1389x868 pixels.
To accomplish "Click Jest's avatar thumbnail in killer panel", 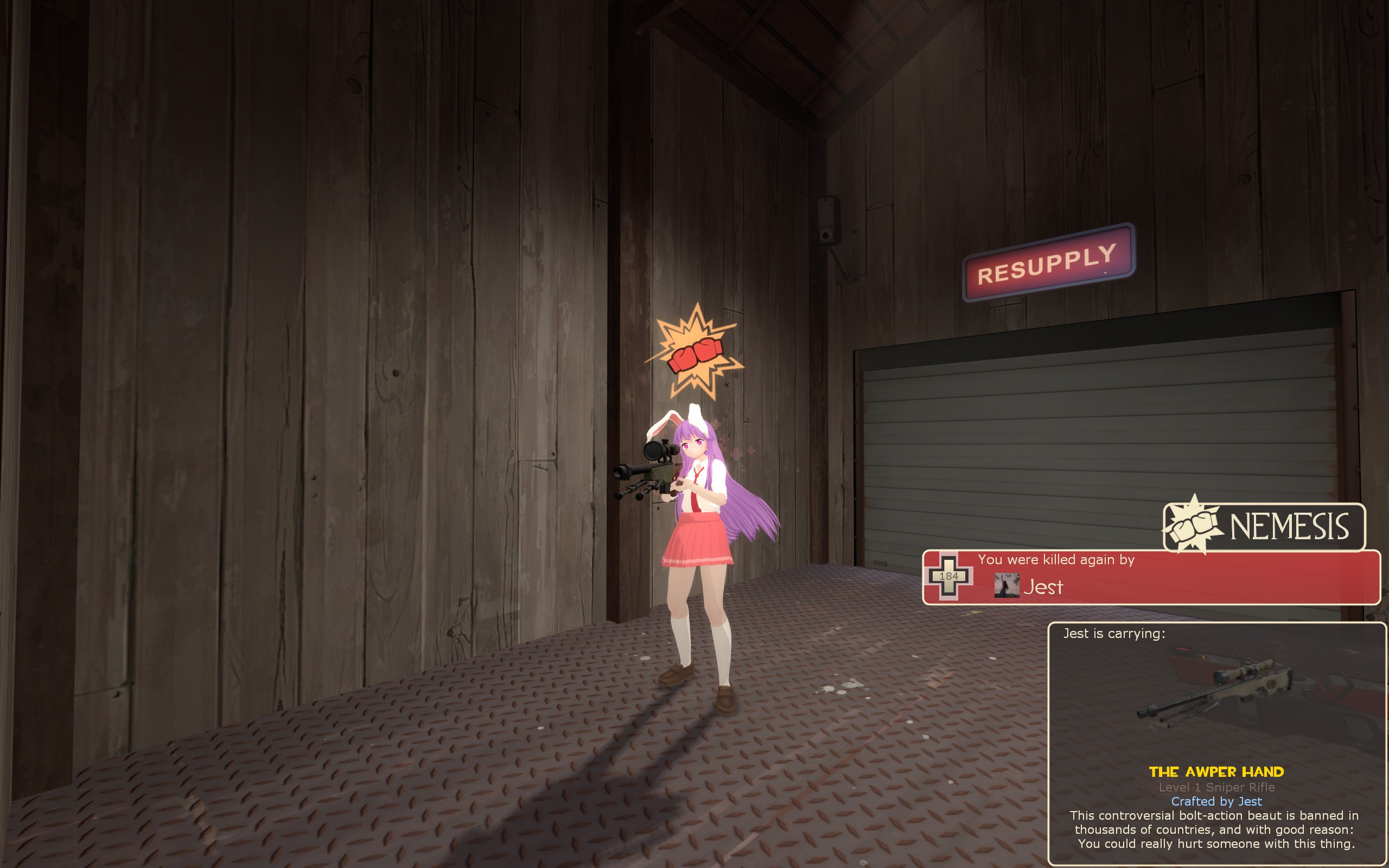I will (1006, 585).
